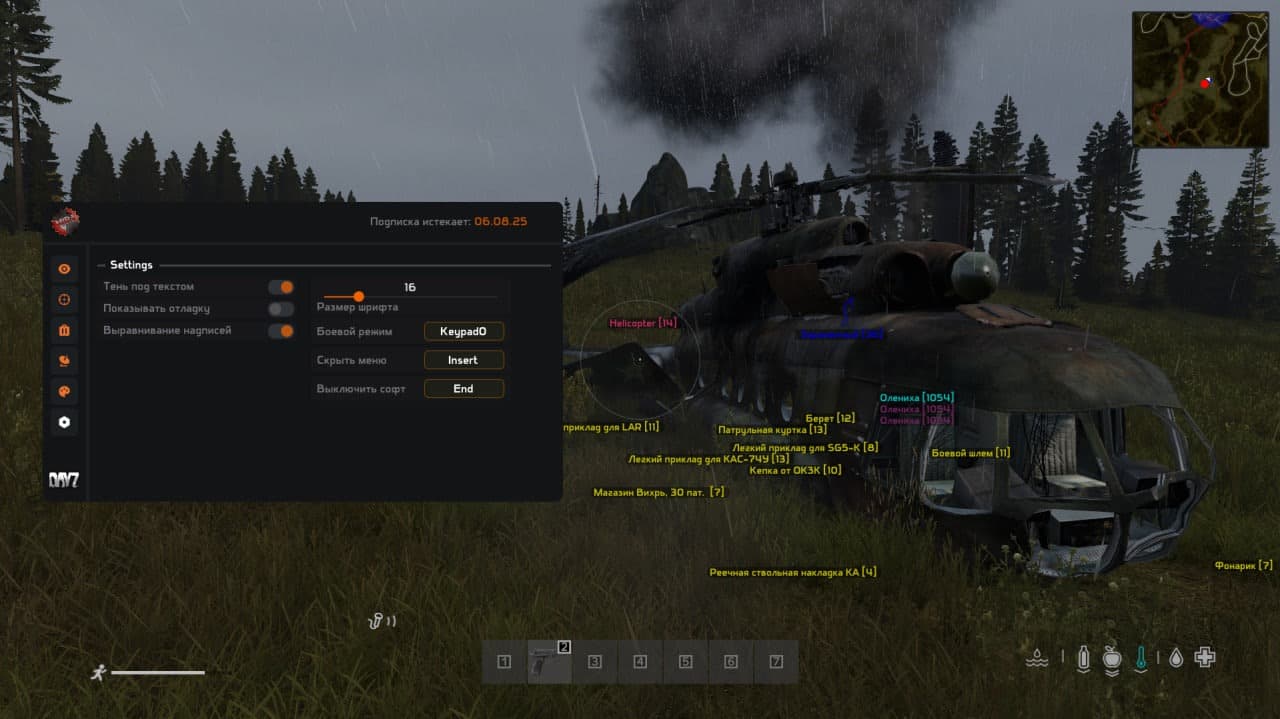Change the Keypad0 keybind button
Viewport: 1280px width, 719px height.
click(463, 331)
